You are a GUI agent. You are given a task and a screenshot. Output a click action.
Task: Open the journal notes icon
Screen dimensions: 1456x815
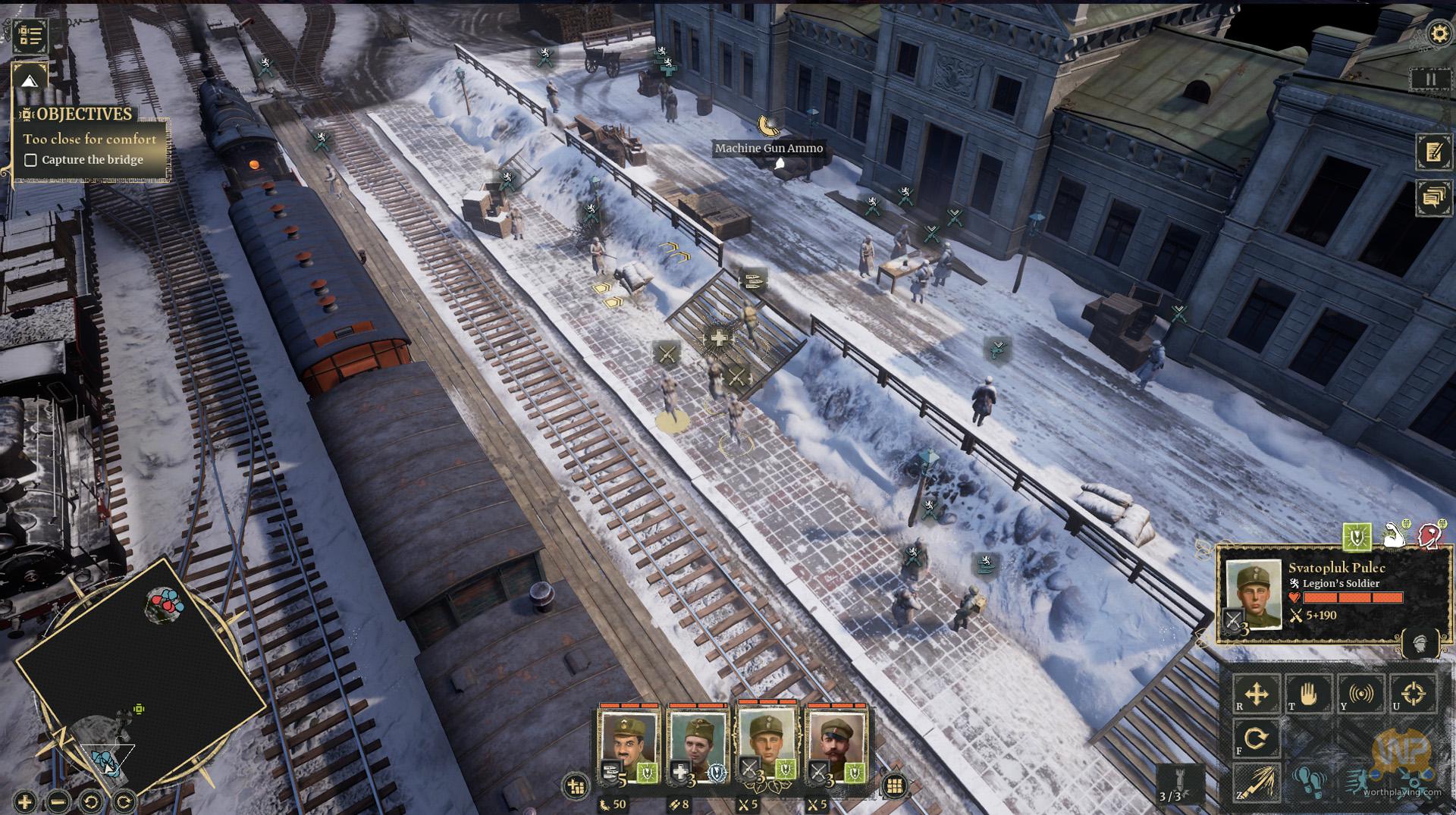(x=1432, y=152)
